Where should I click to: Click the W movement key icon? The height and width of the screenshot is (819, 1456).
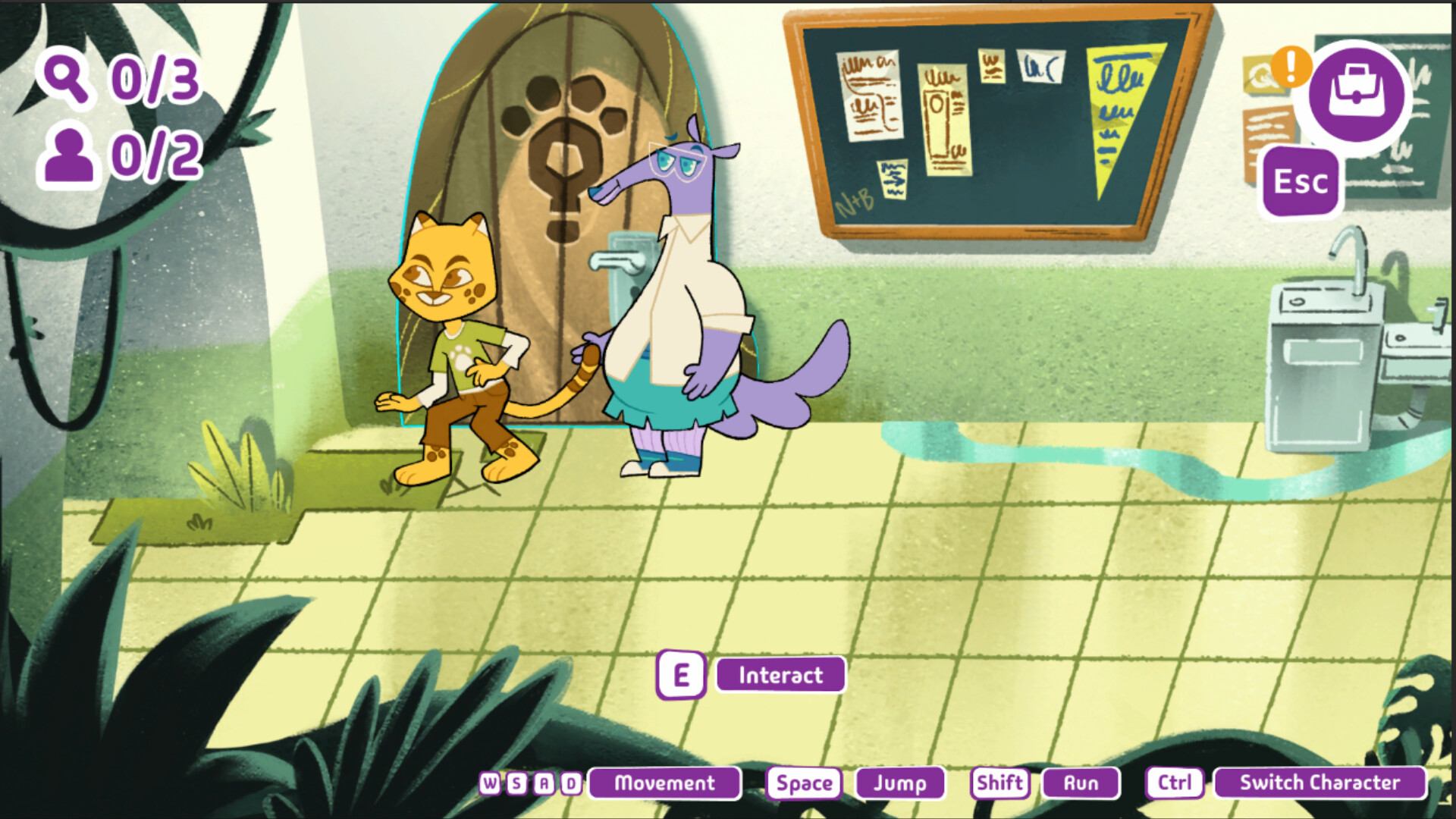[489, 783]
